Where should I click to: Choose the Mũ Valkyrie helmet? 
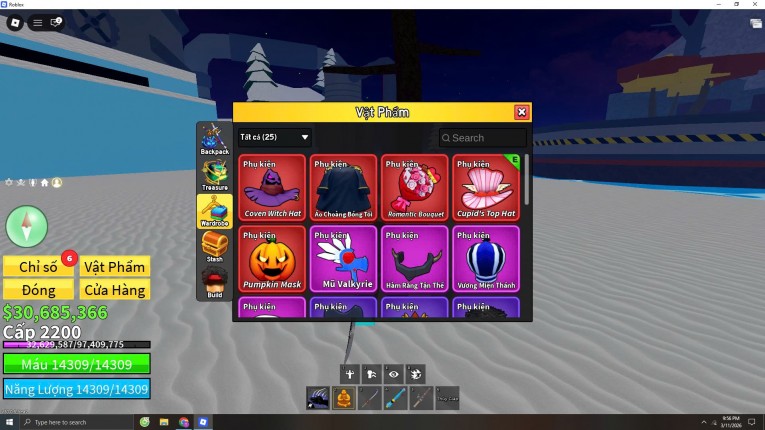coord(344,258)
